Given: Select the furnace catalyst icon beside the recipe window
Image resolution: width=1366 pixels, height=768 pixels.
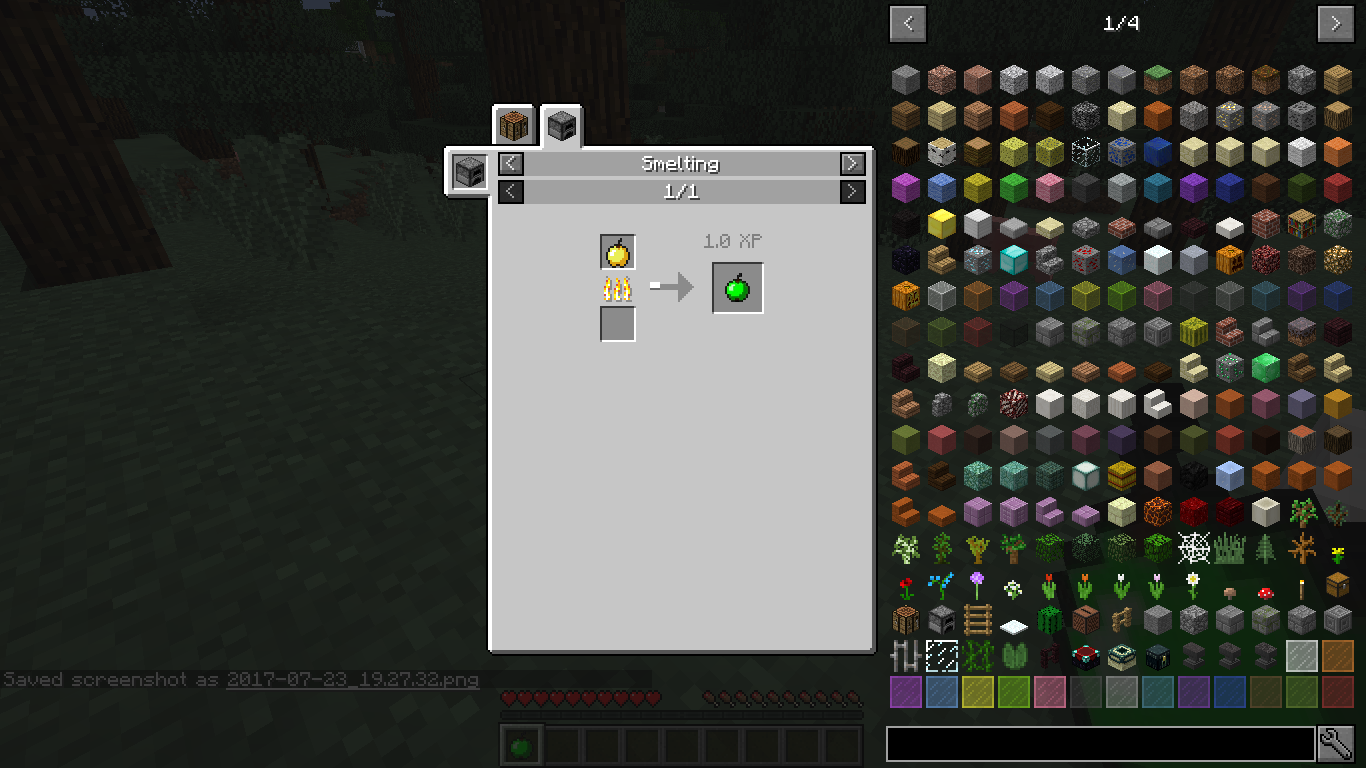Looking at the screenshot, I should (x=469, y=170).
